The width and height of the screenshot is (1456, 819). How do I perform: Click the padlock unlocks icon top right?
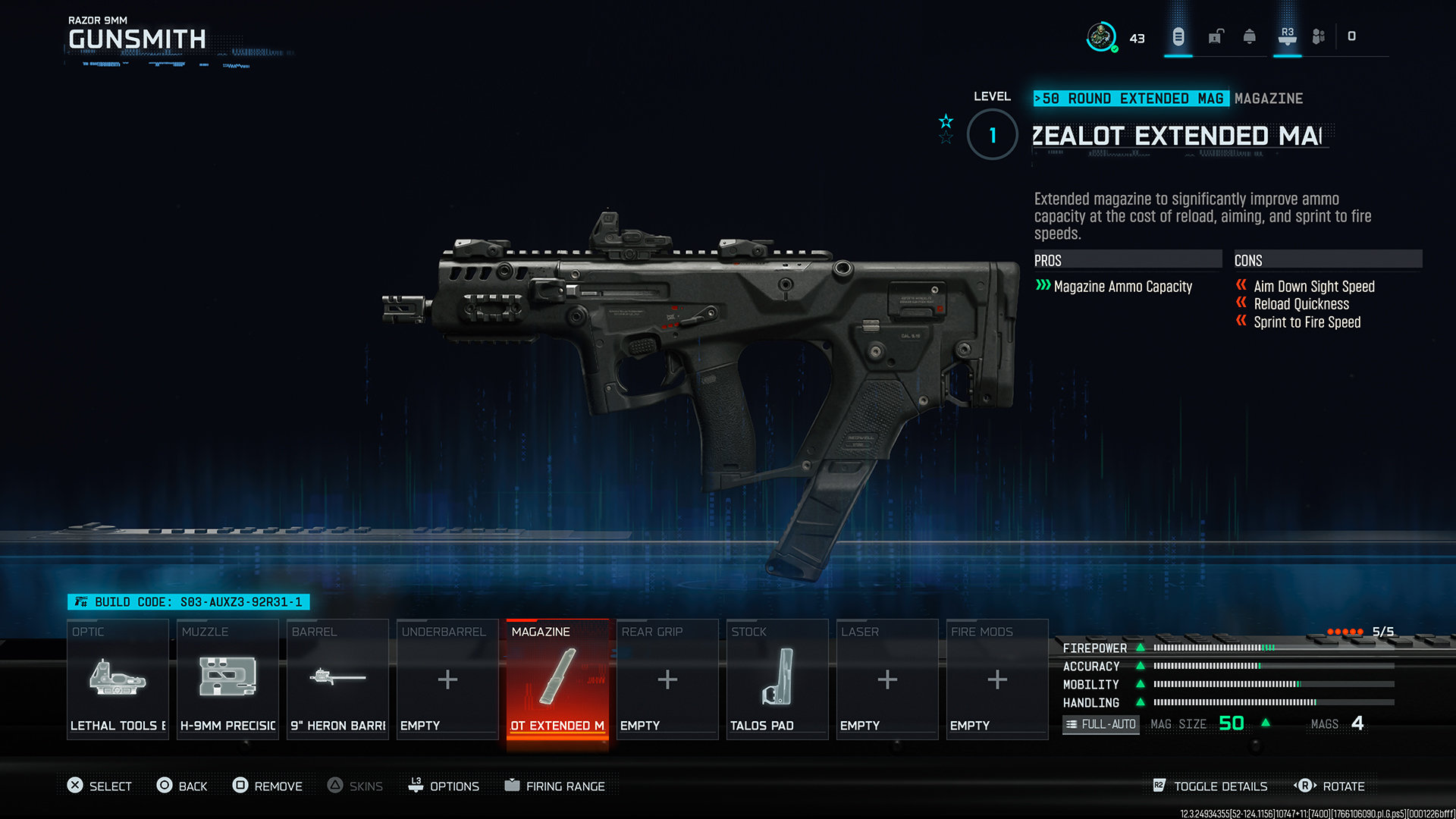pyautogui.click(x=1216, y=36)
